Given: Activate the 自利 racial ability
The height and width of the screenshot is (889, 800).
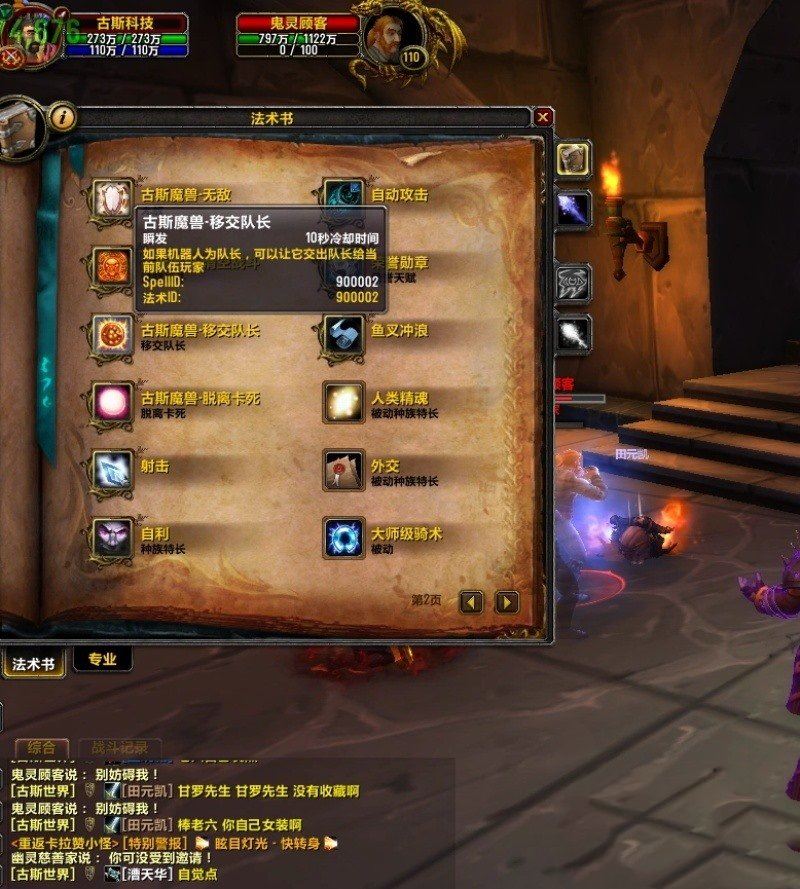Looking at the screenshot, I should coord(112,538).
